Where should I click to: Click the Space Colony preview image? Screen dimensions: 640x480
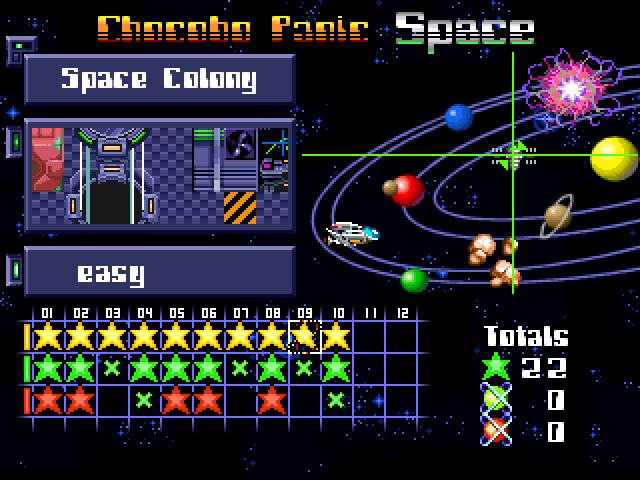(159, 176)
